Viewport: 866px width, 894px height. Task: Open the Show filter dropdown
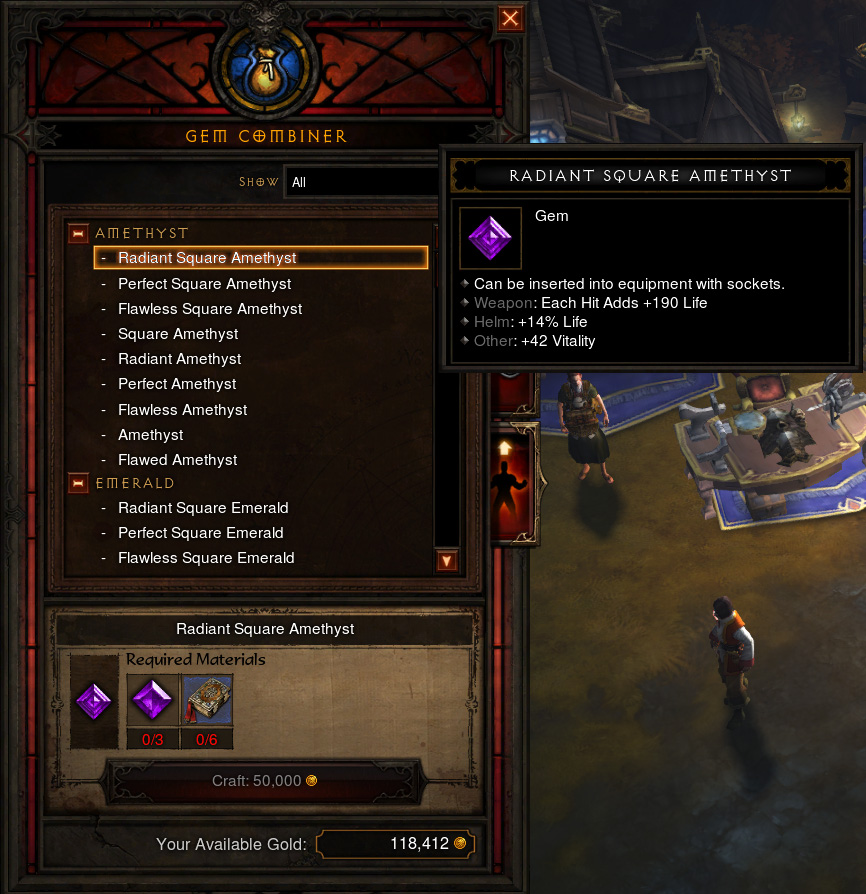362,183
